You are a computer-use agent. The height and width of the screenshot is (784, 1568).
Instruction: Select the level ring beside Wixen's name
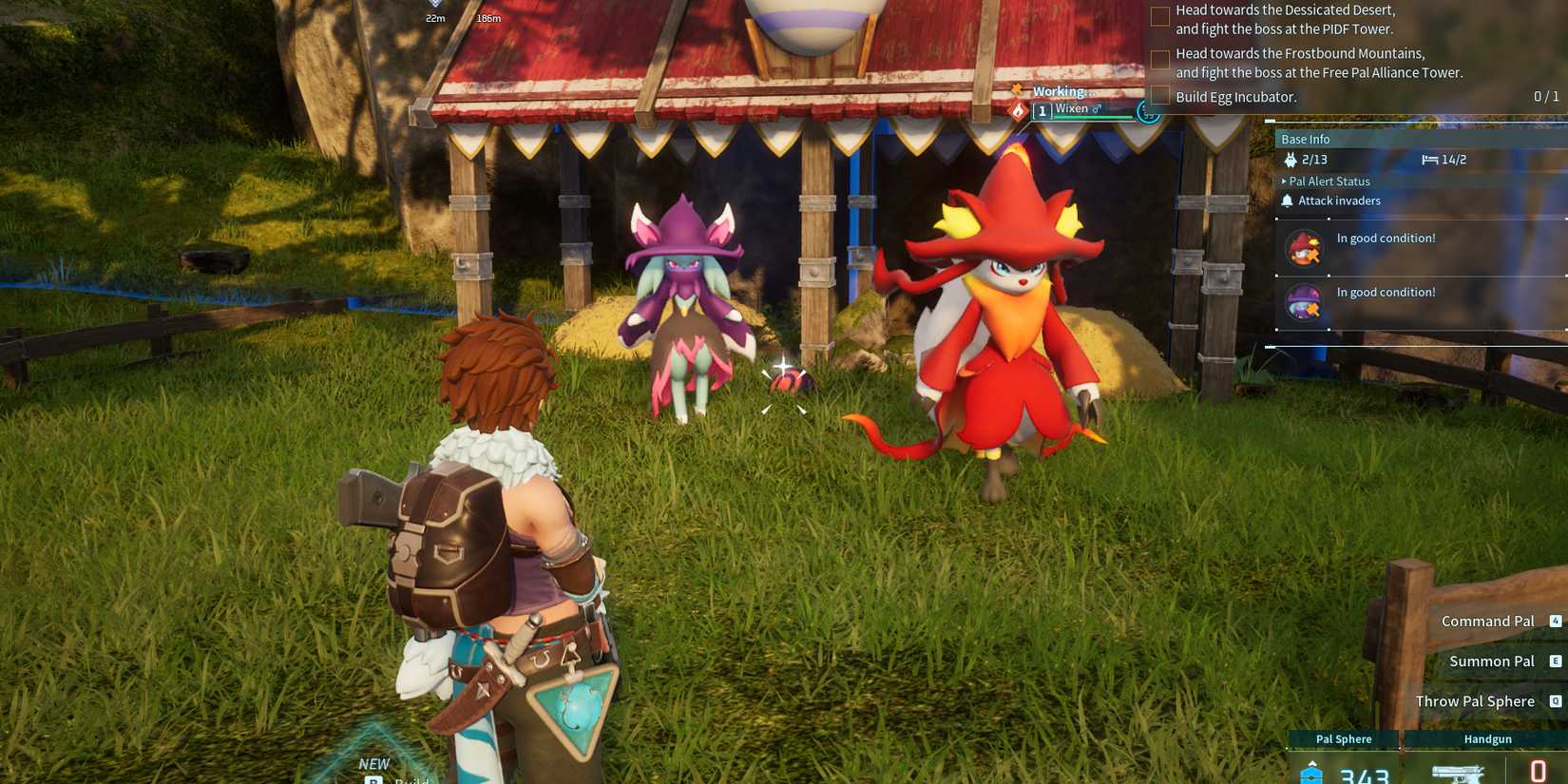[1147, 111]
